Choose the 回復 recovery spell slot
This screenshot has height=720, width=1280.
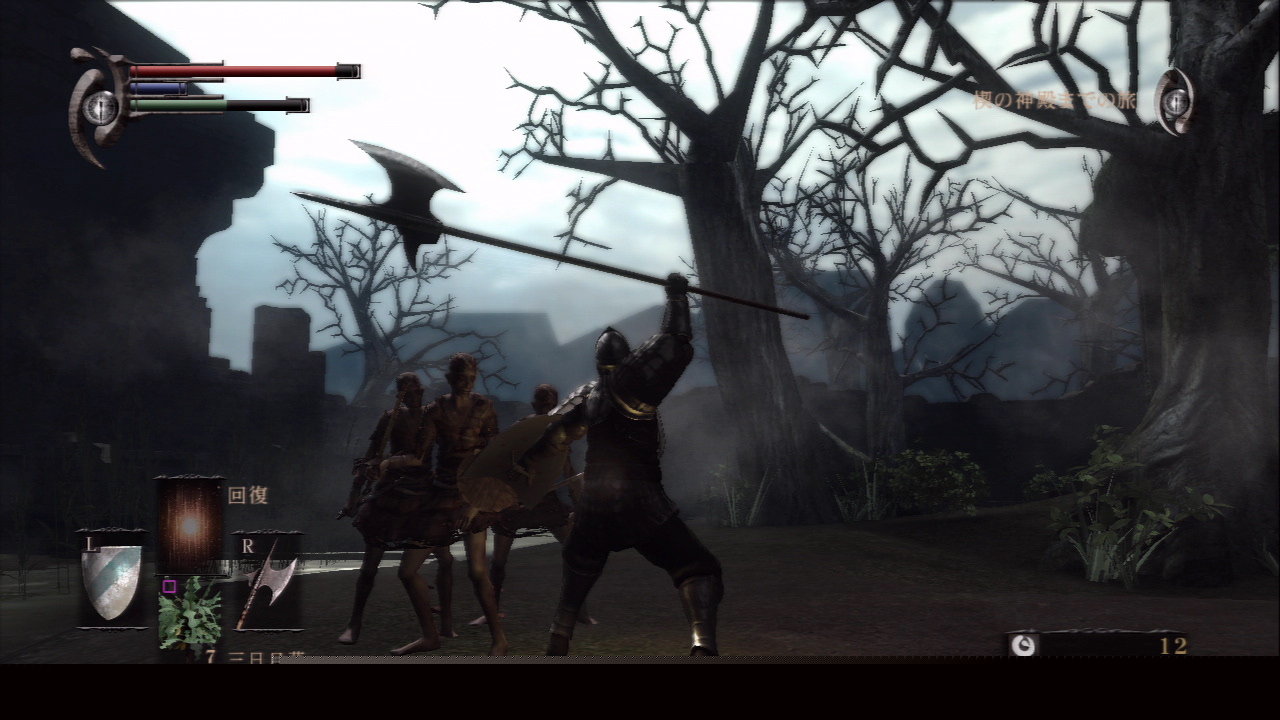point(190,524)
